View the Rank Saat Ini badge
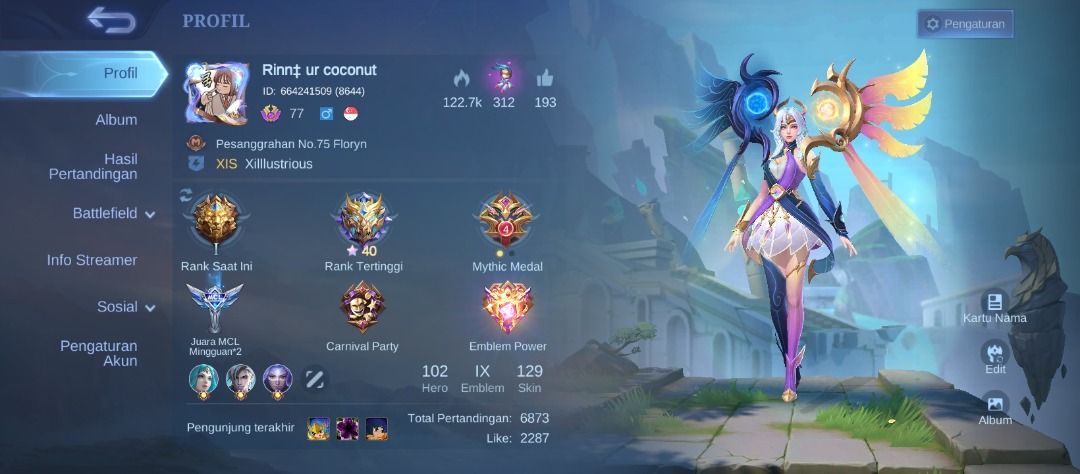 216,222
